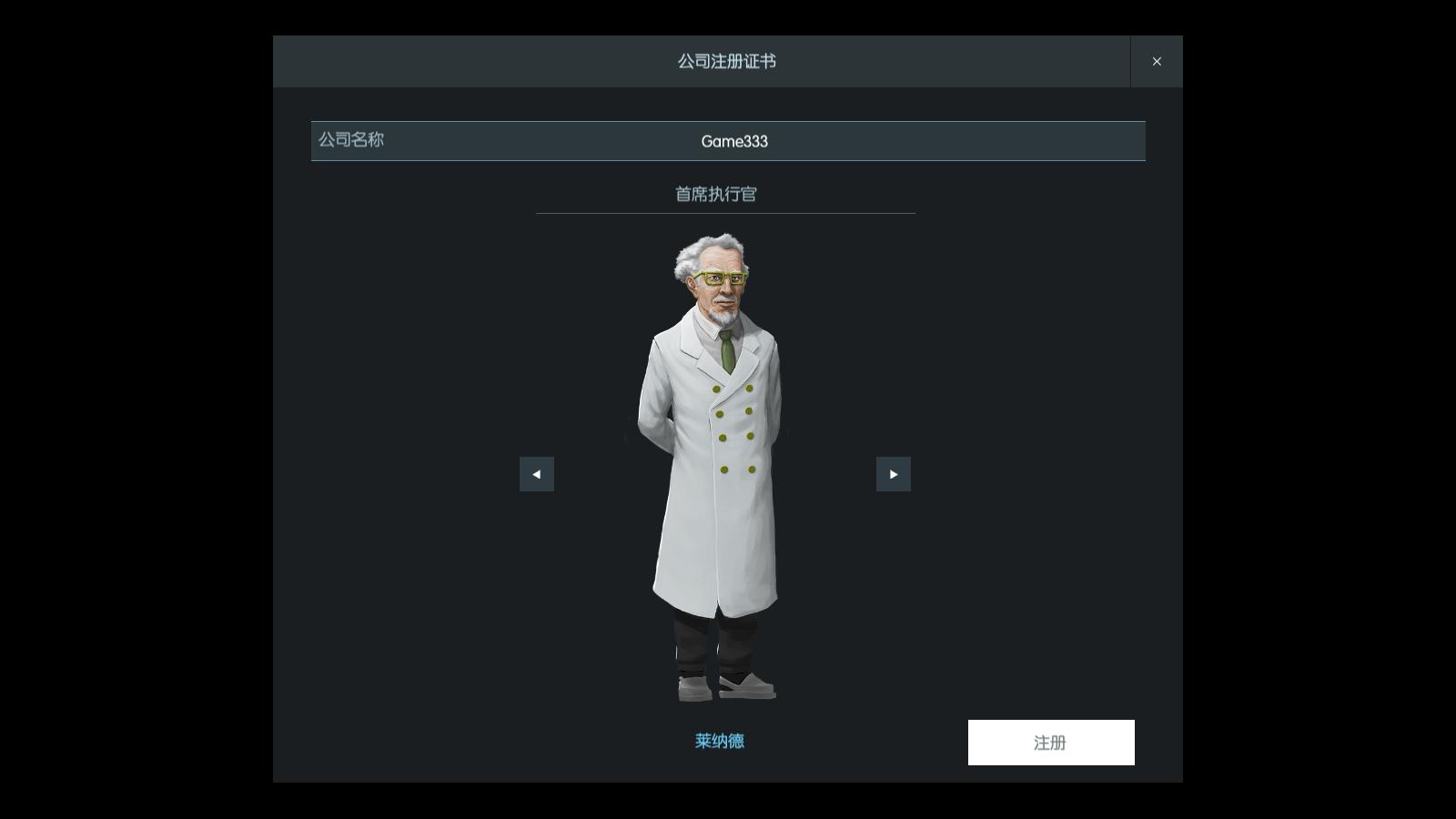Click the 公司注册证书 title bar
This screenshot has height=819, width=1456.
pos(728,62)
